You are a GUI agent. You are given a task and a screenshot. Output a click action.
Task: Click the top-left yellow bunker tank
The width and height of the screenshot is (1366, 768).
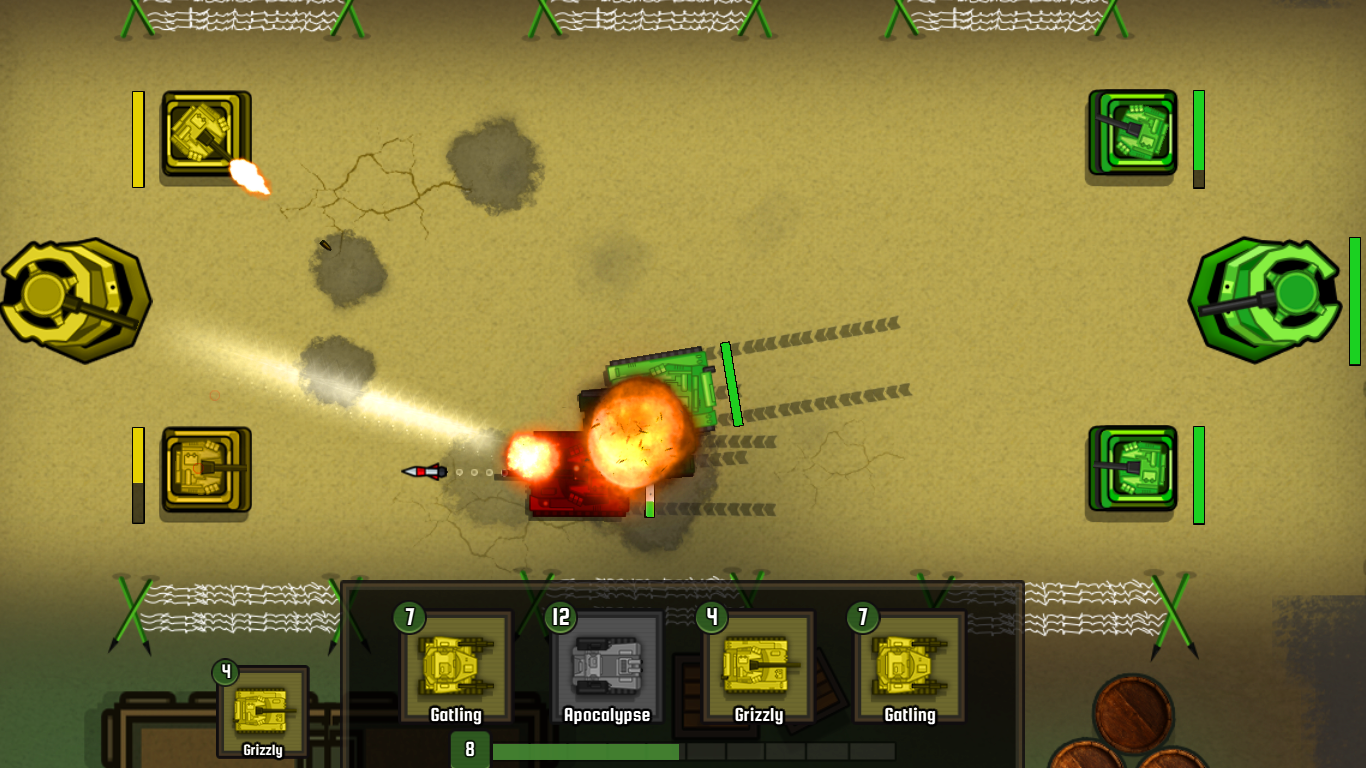point(205,136)
